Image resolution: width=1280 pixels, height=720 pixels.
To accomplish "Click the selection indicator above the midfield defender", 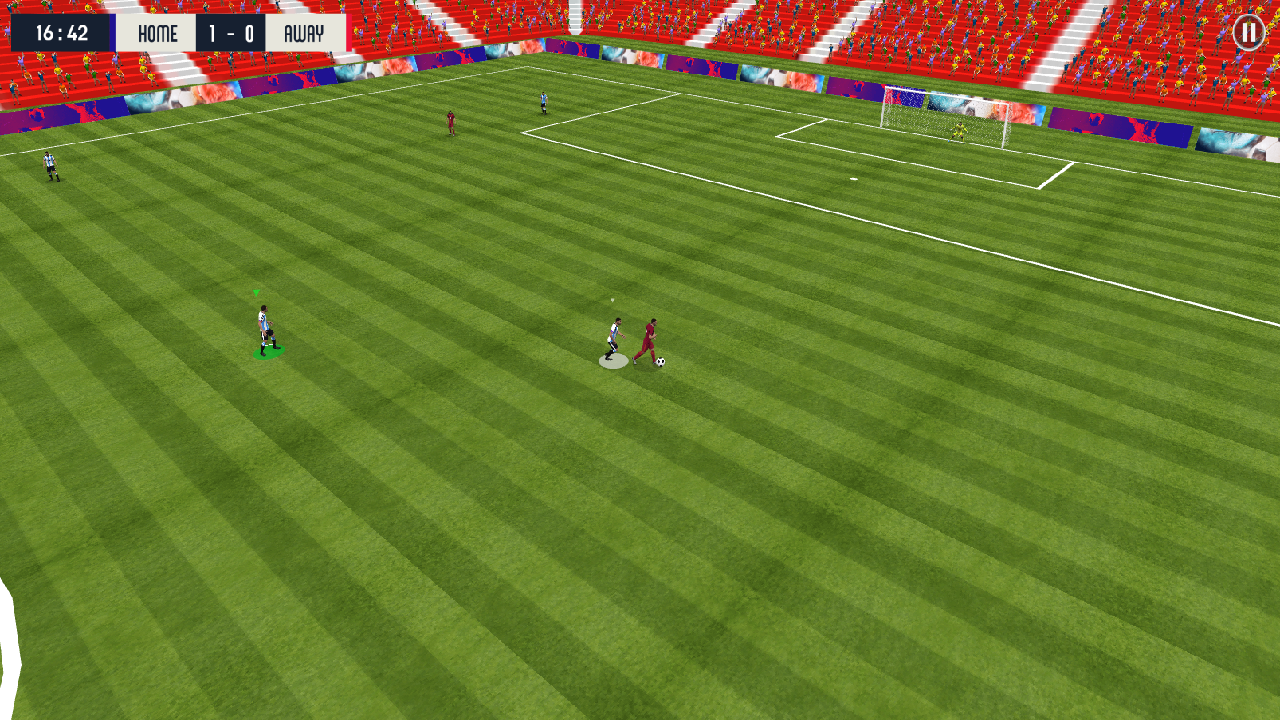I will click(610, 299).
